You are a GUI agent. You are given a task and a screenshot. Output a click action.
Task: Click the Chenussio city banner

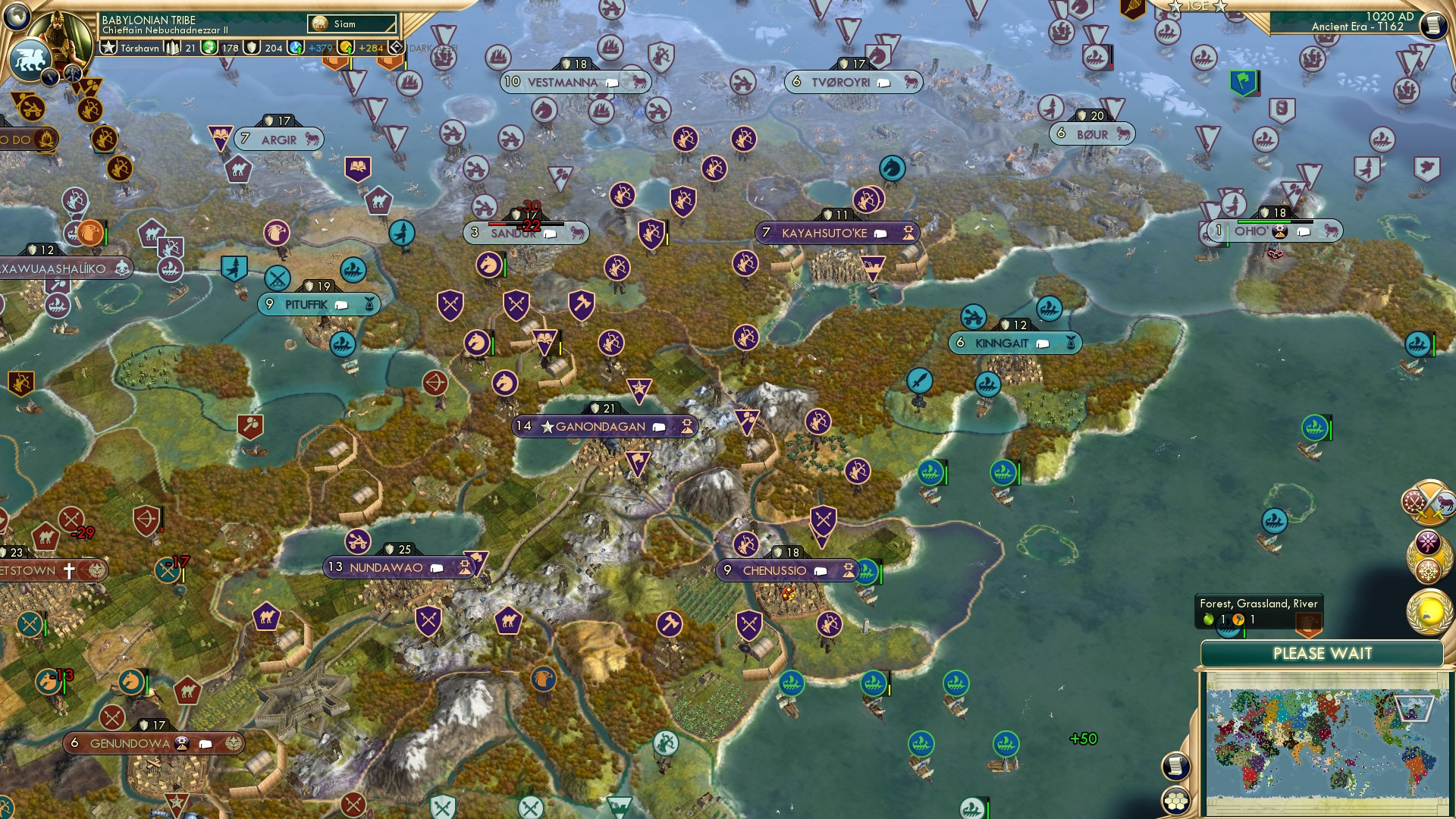[786, 570]
